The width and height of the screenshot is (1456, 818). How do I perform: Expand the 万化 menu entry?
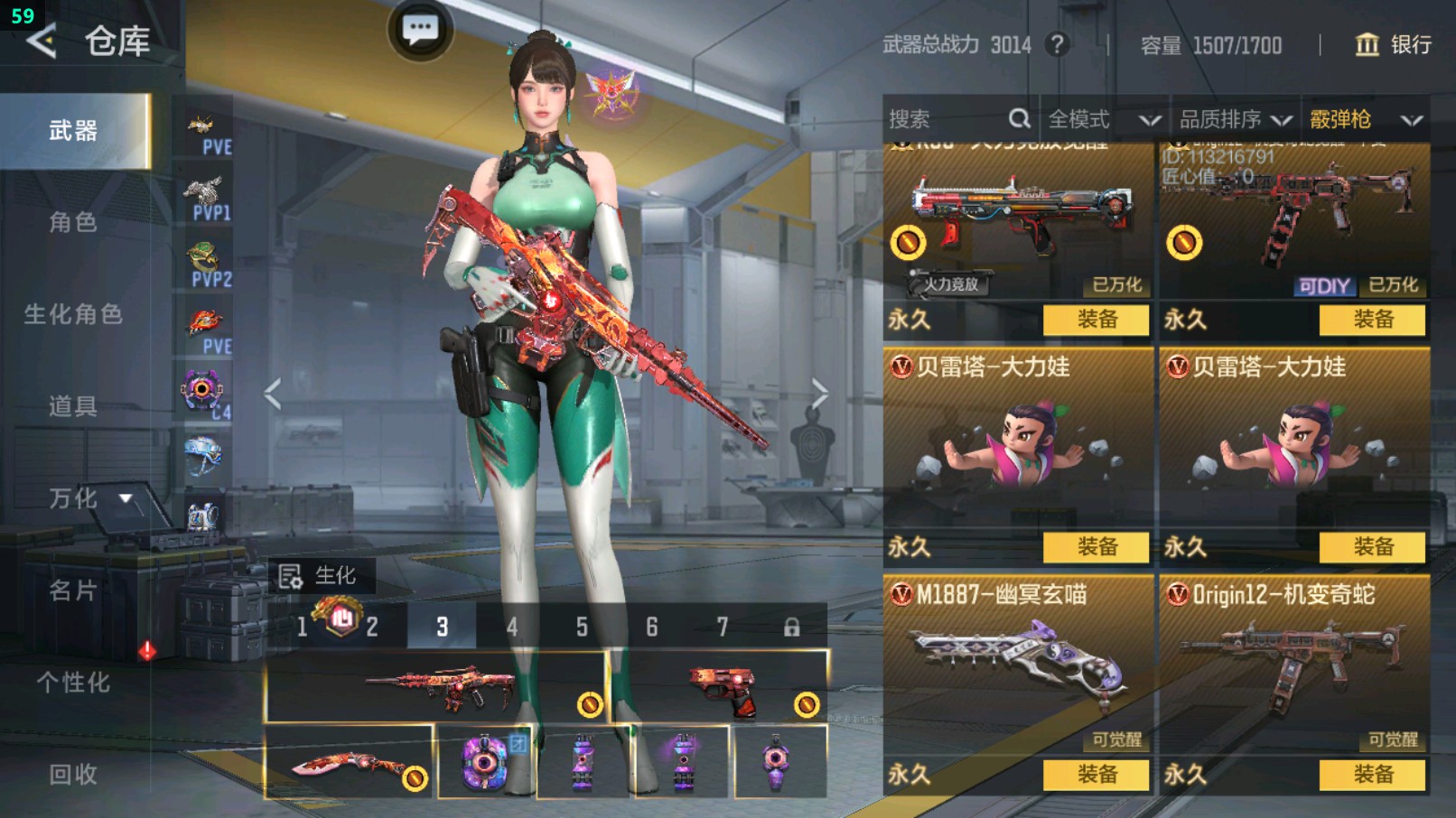(87, 498)
